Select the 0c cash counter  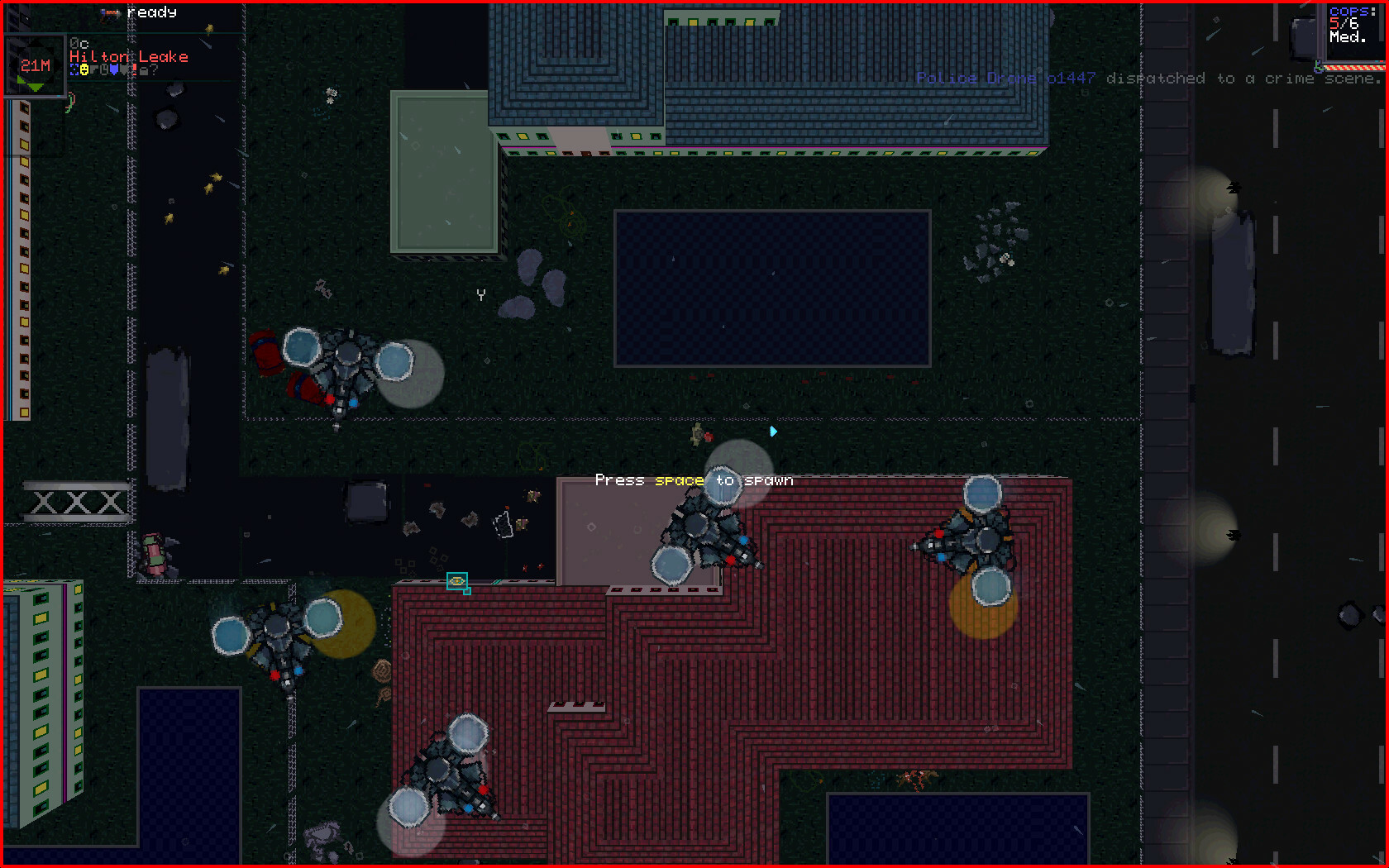(x=79, y=44)
